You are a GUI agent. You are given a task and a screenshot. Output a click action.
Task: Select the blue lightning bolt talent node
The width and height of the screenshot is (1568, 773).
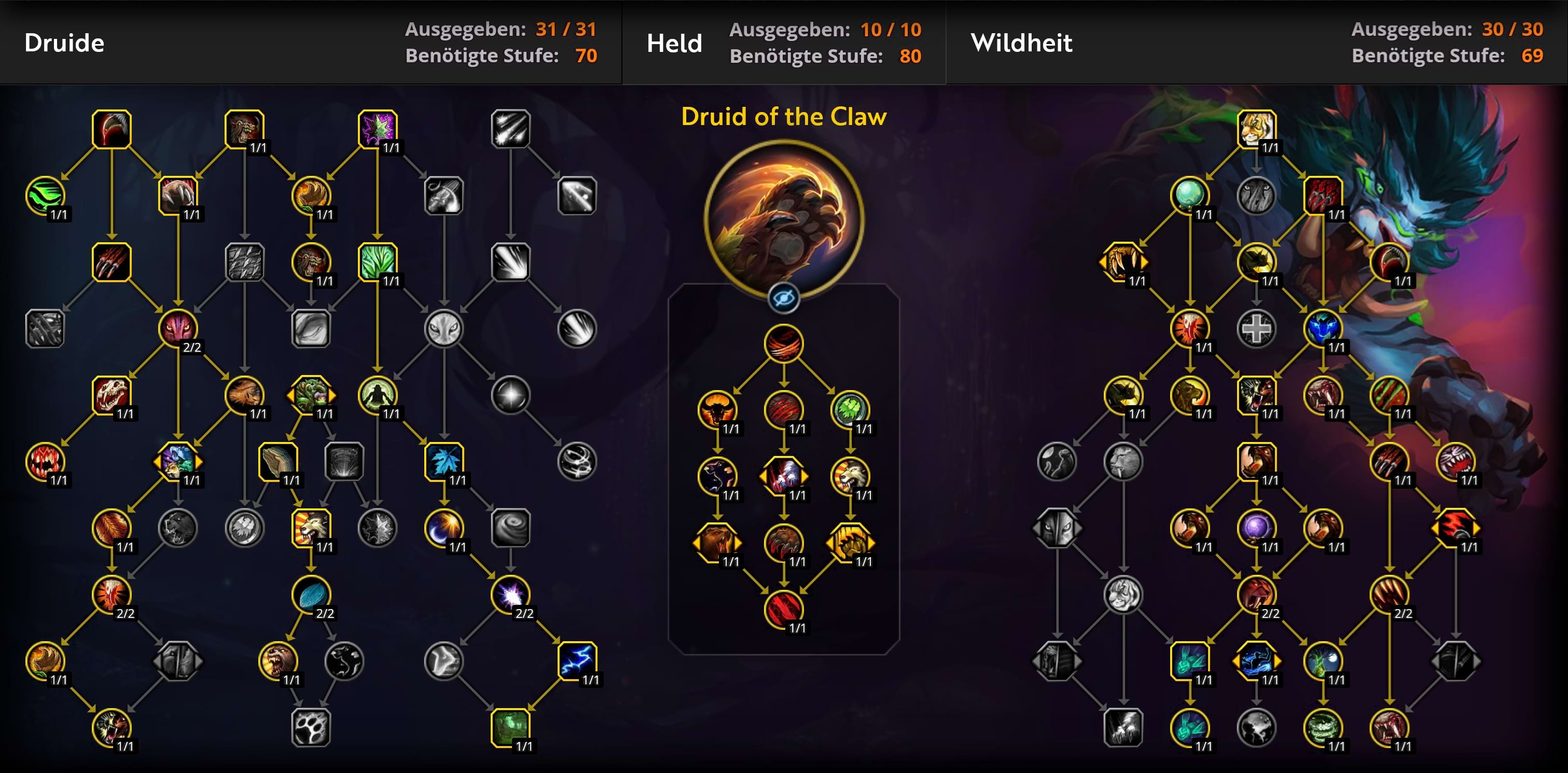(x=576, y=660)
